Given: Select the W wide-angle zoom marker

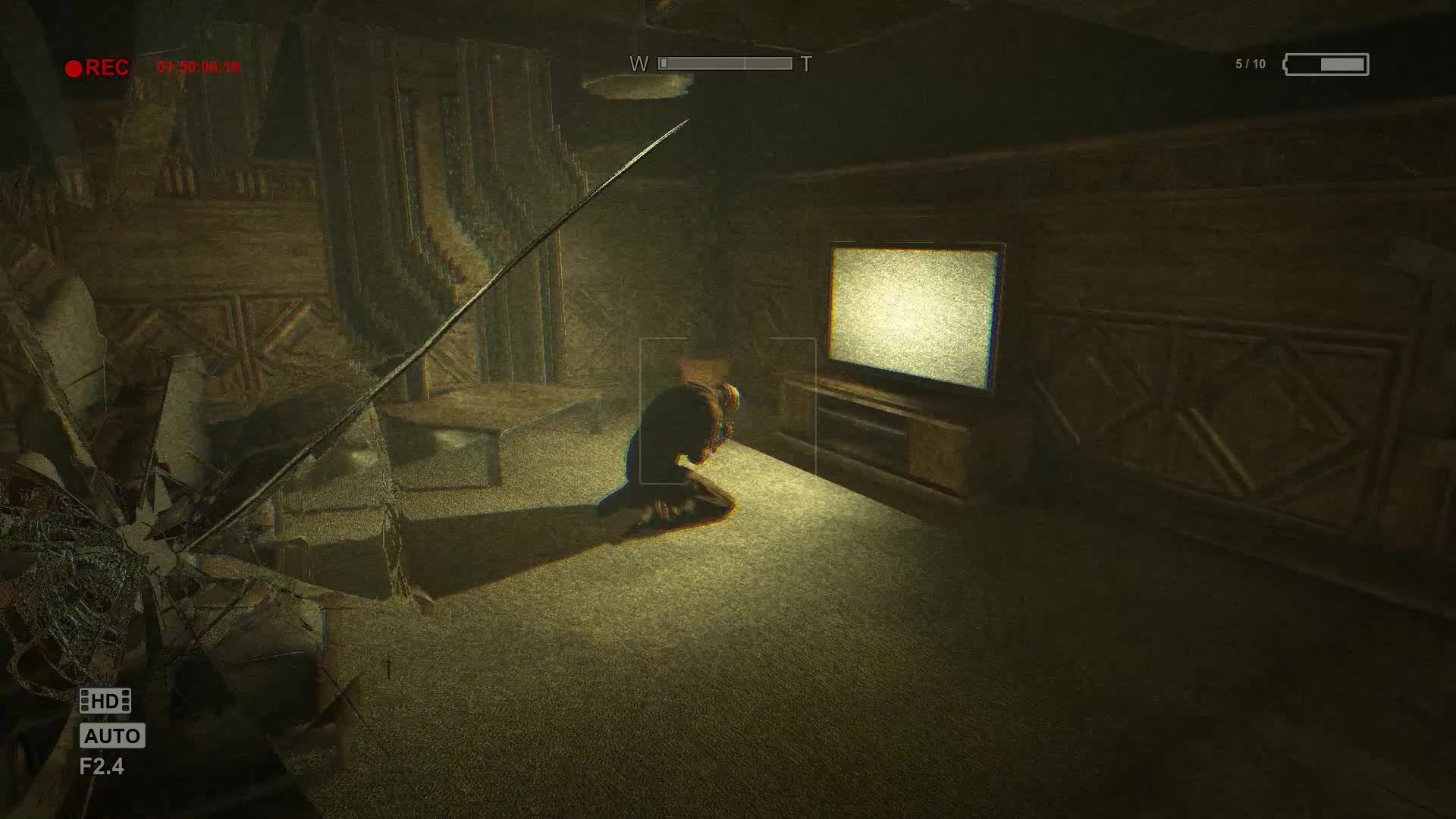Looking at the screenshot, I should (x=637, y=63).
